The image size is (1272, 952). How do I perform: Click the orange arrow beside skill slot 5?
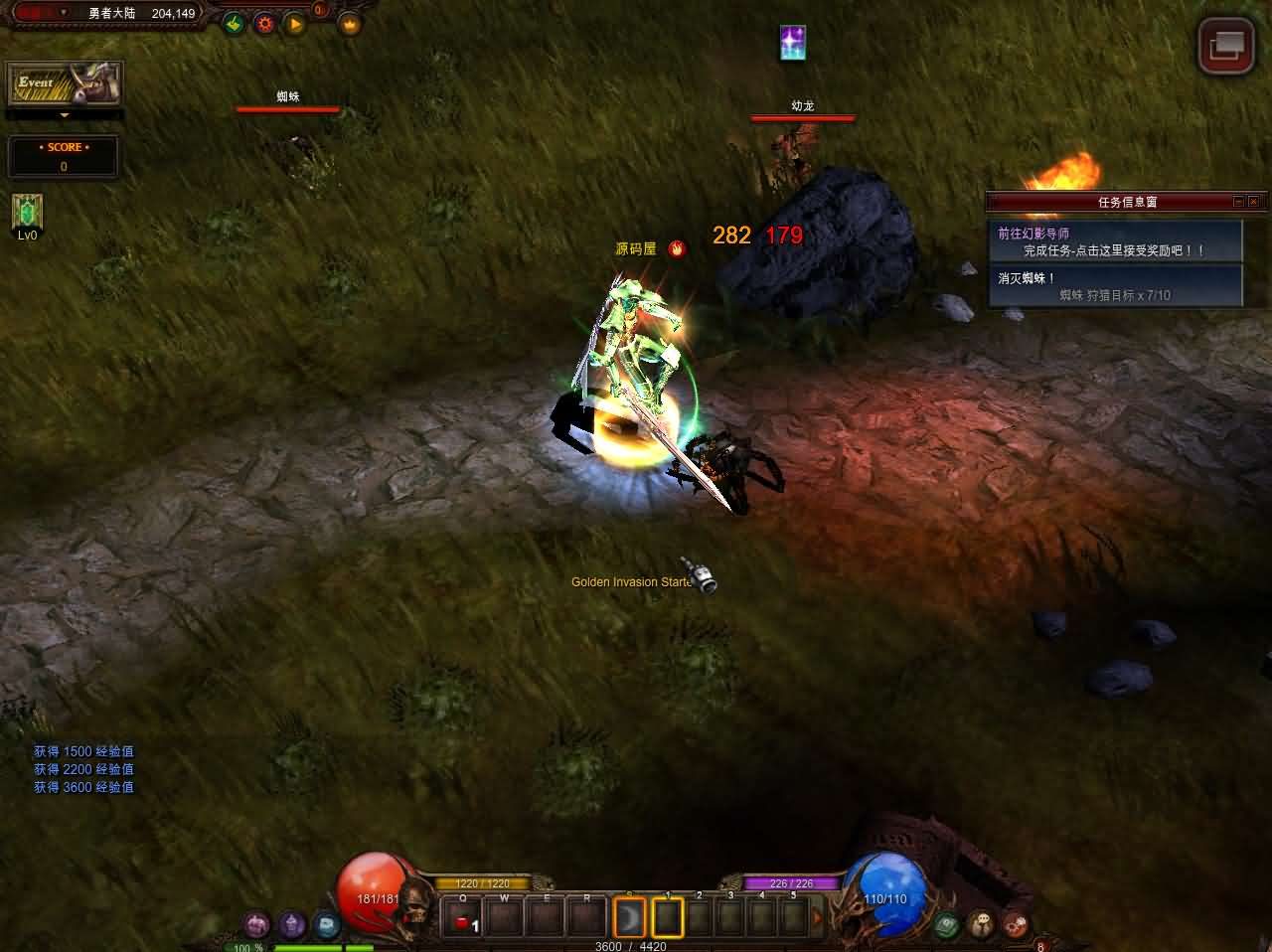click(819, 917)
